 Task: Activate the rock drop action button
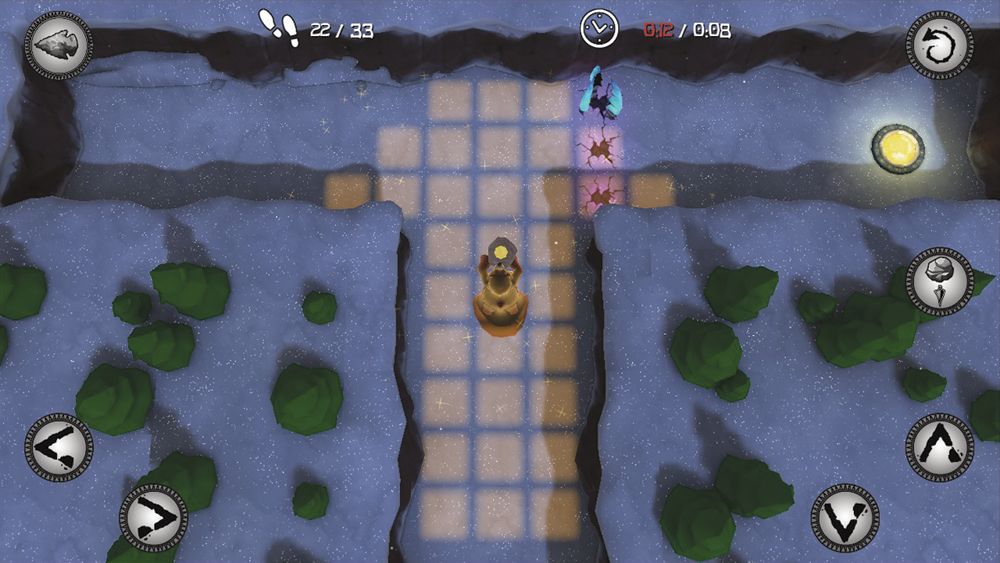point(939,281)
